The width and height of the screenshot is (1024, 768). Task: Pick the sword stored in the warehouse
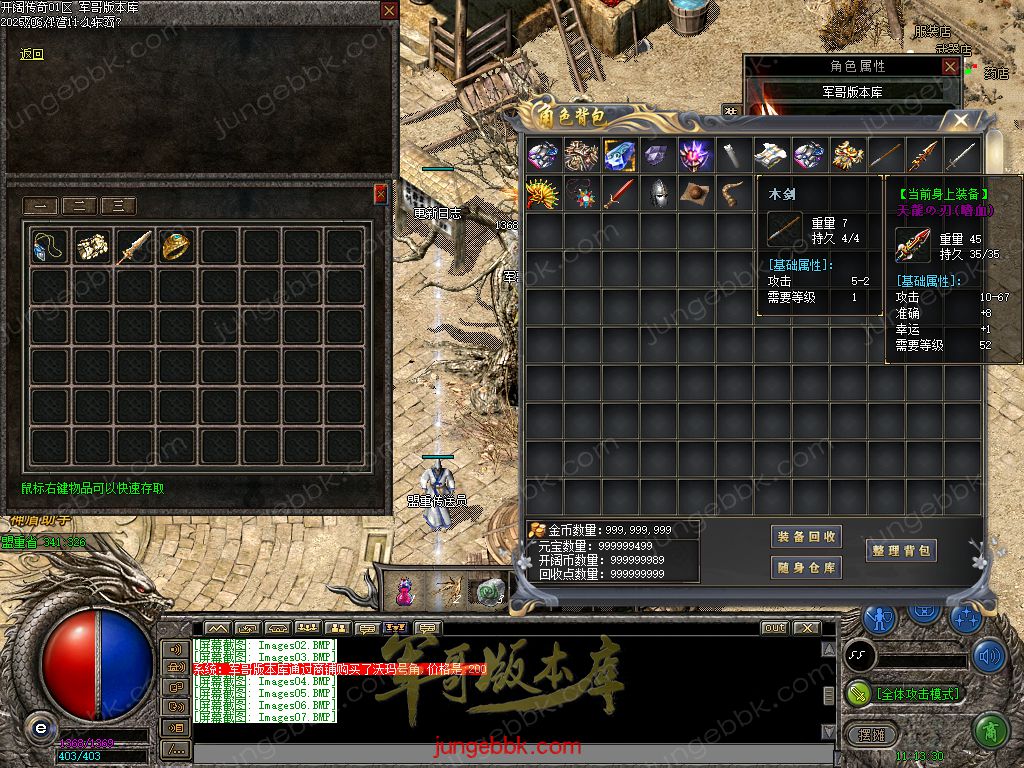click(x=133, y=246)
